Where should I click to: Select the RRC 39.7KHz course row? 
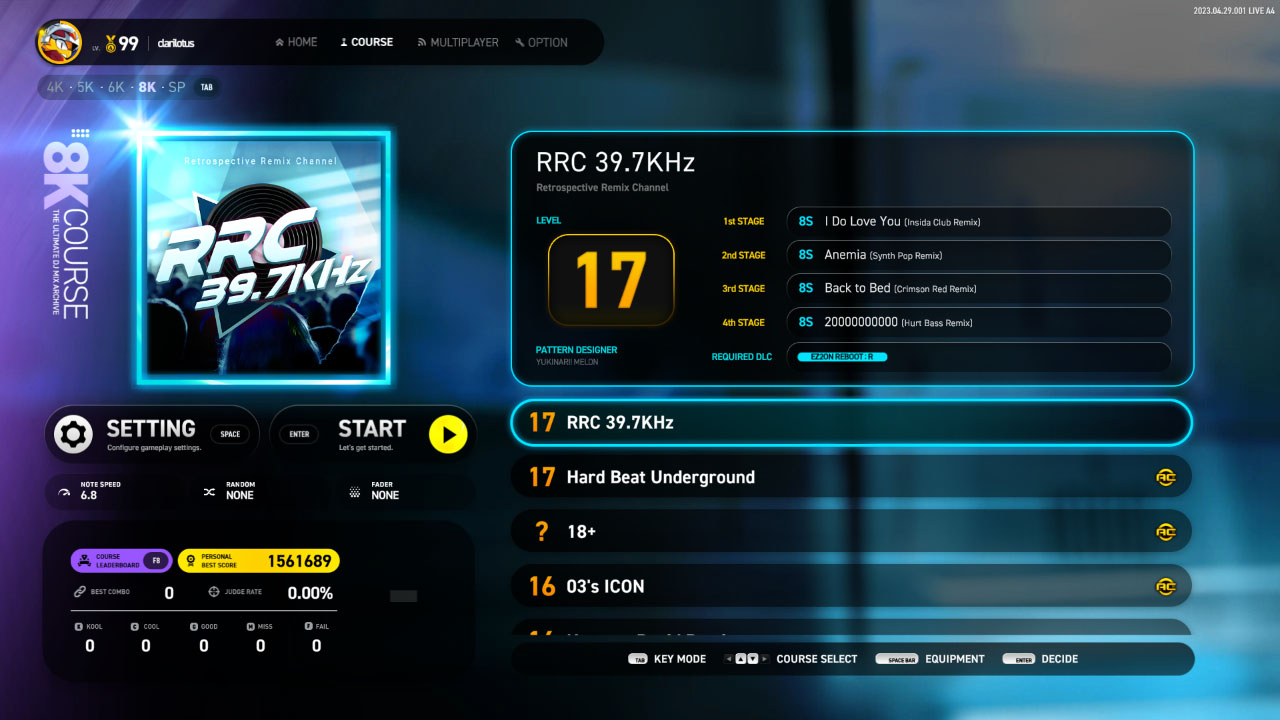pyautogui.click(x=851, y=423)
